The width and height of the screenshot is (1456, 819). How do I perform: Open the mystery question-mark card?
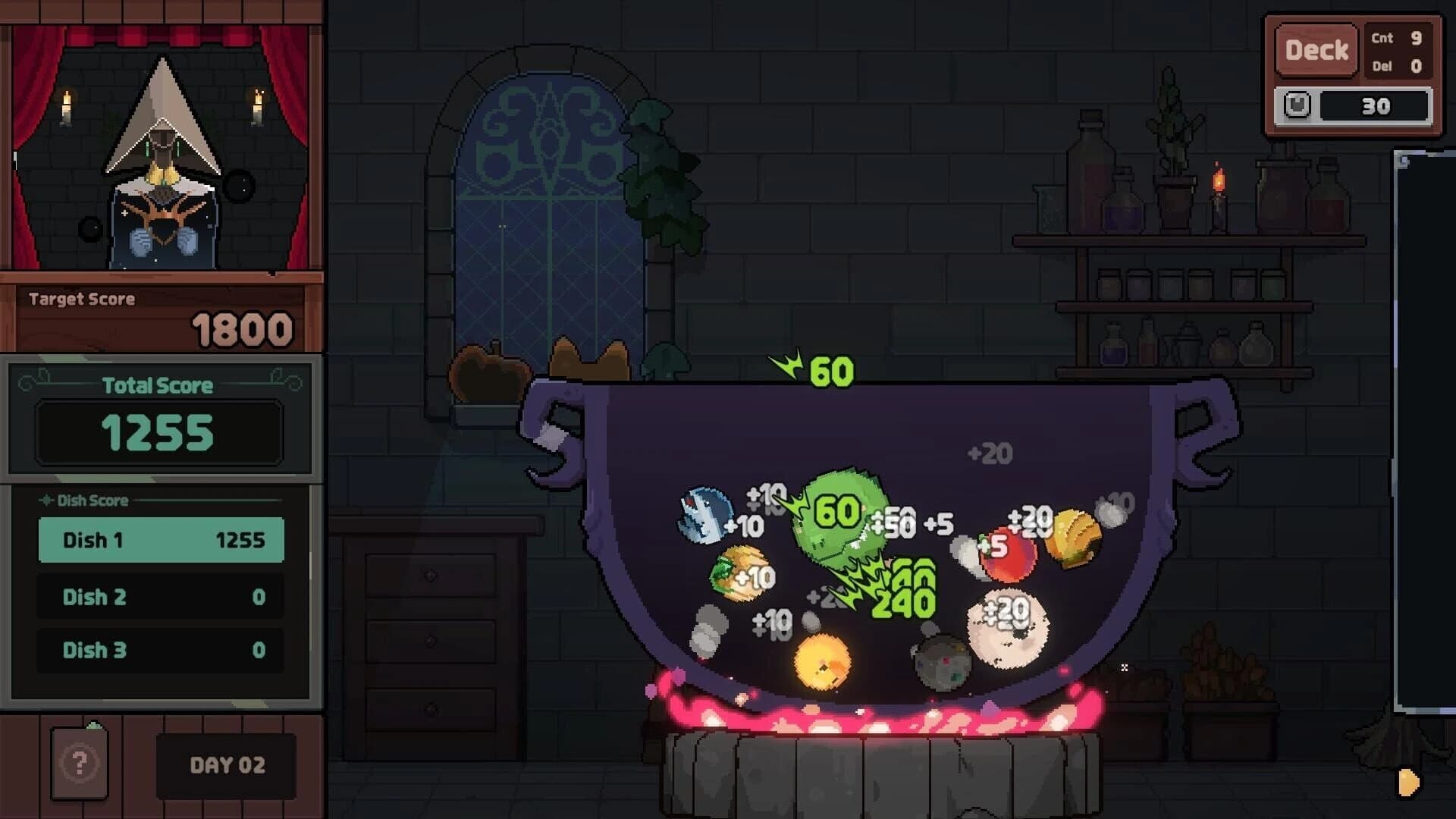tap(80, 764)
